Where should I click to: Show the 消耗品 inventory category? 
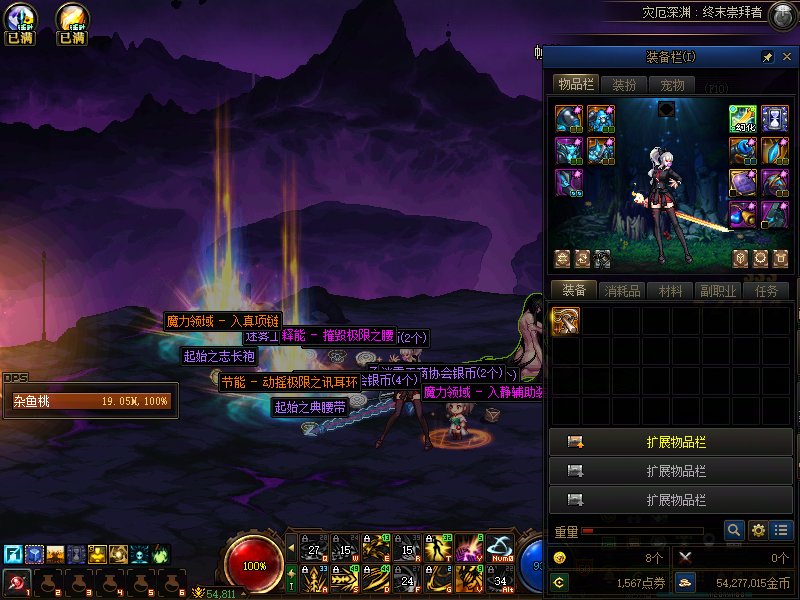(x=622, y=291)
